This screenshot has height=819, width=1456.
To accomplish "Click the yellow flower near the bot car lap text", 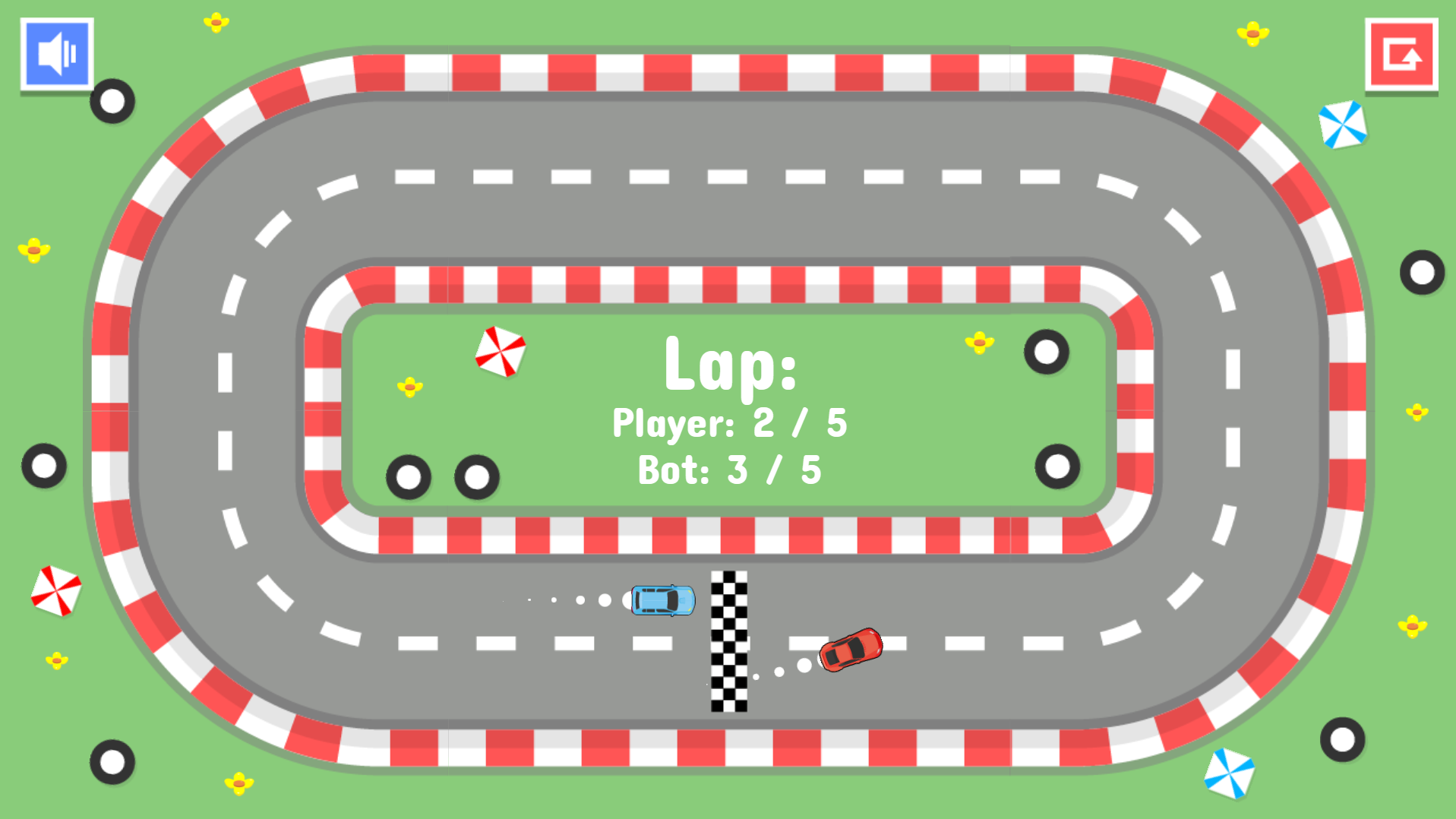I will pos(978,343).
